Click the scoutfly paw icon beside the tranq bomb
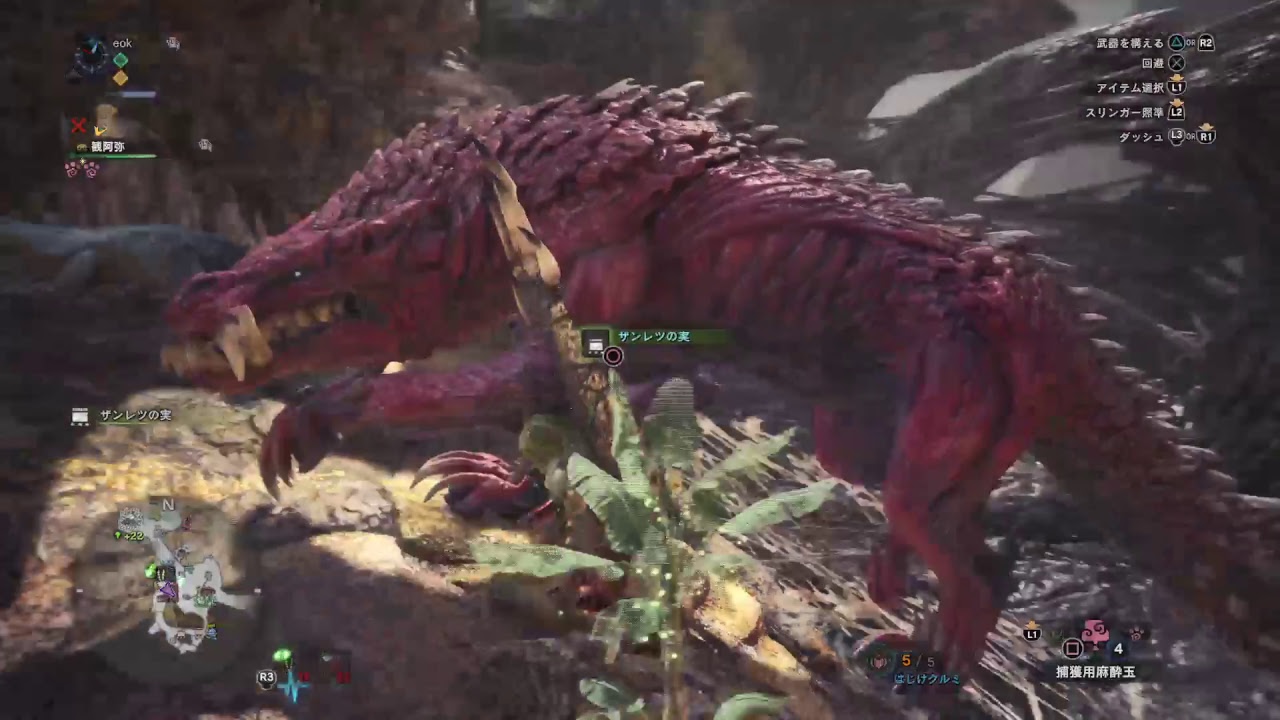This screenshot has height=720, width=1280. click(1137, 634)
